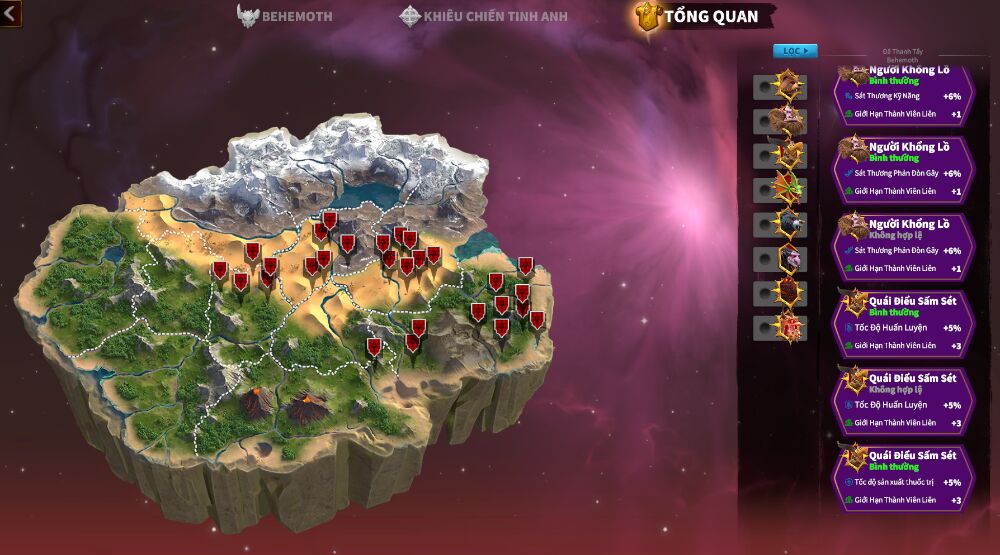Select the Tổng Quan tab
Screen dimensions: 1000x555
pyautogui.click(x=706, y=16)
